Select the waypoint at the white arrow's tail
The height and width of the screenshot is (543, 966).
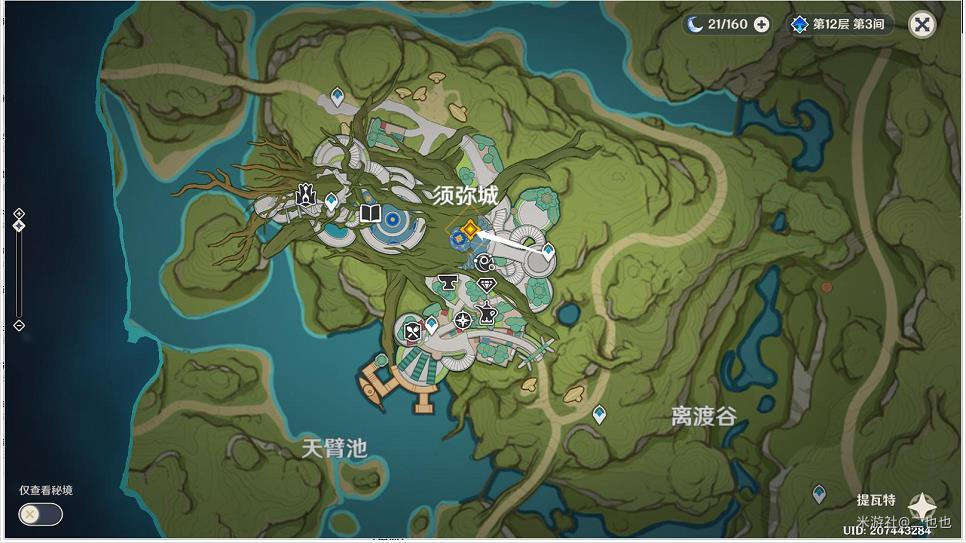point(547,250)
